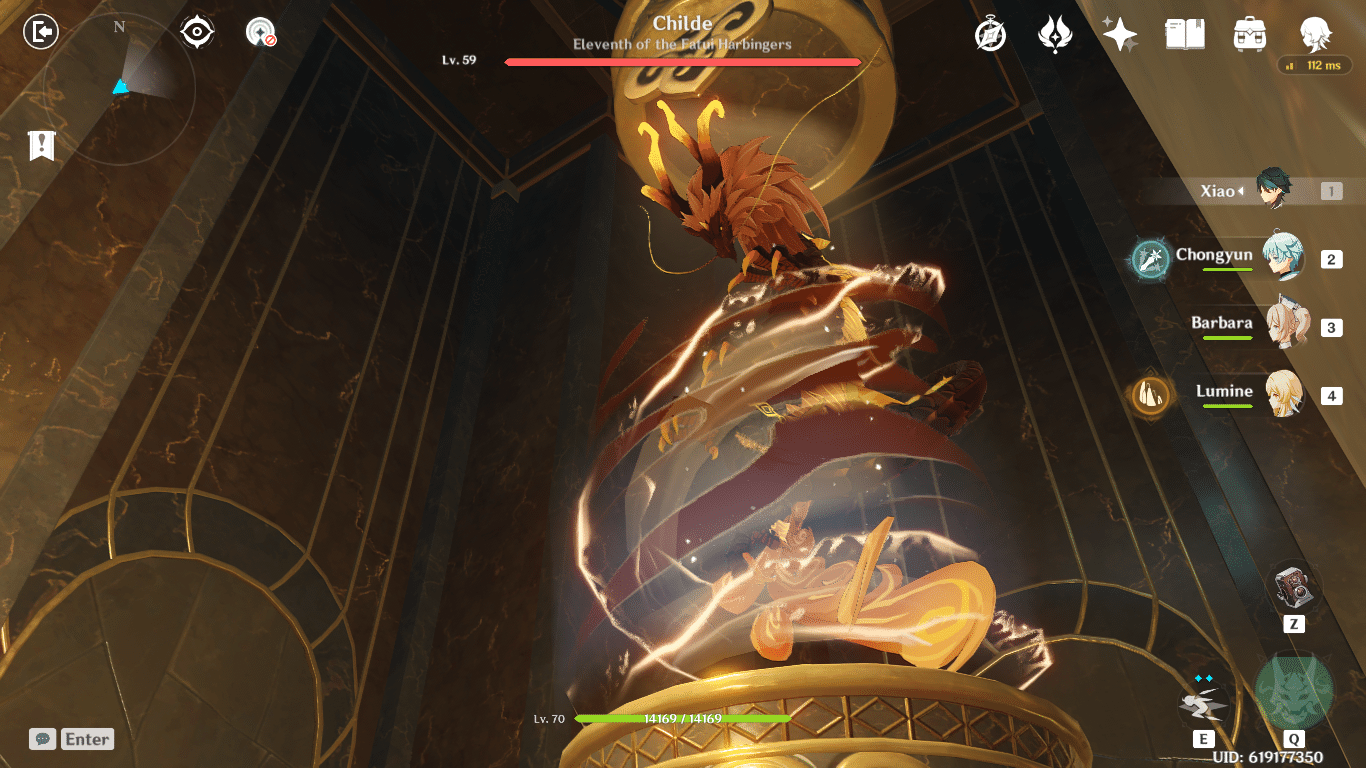Click the exit-domain door icon
The height and width of the screenshot is (768, 1366).
38,32
